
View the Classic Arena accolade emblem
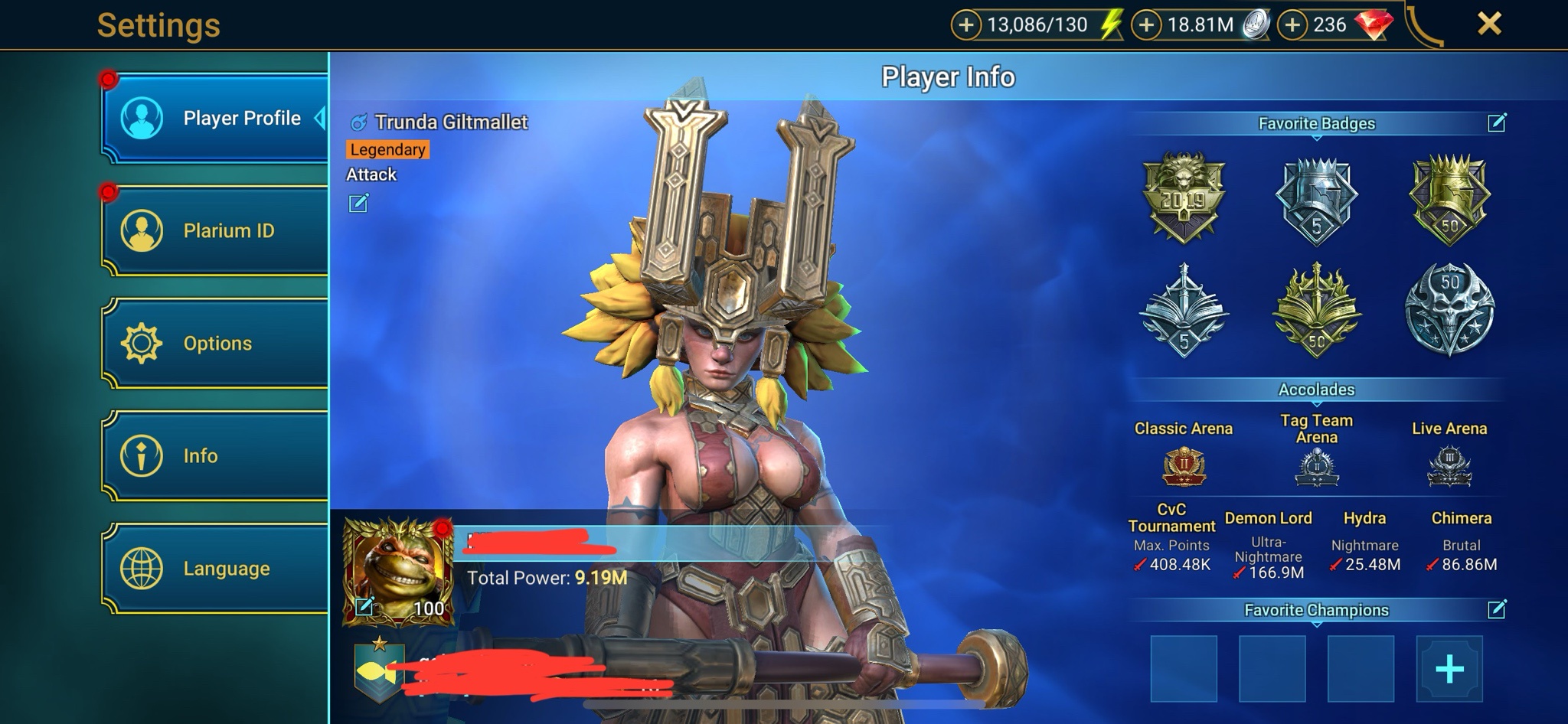[1184, 466]
